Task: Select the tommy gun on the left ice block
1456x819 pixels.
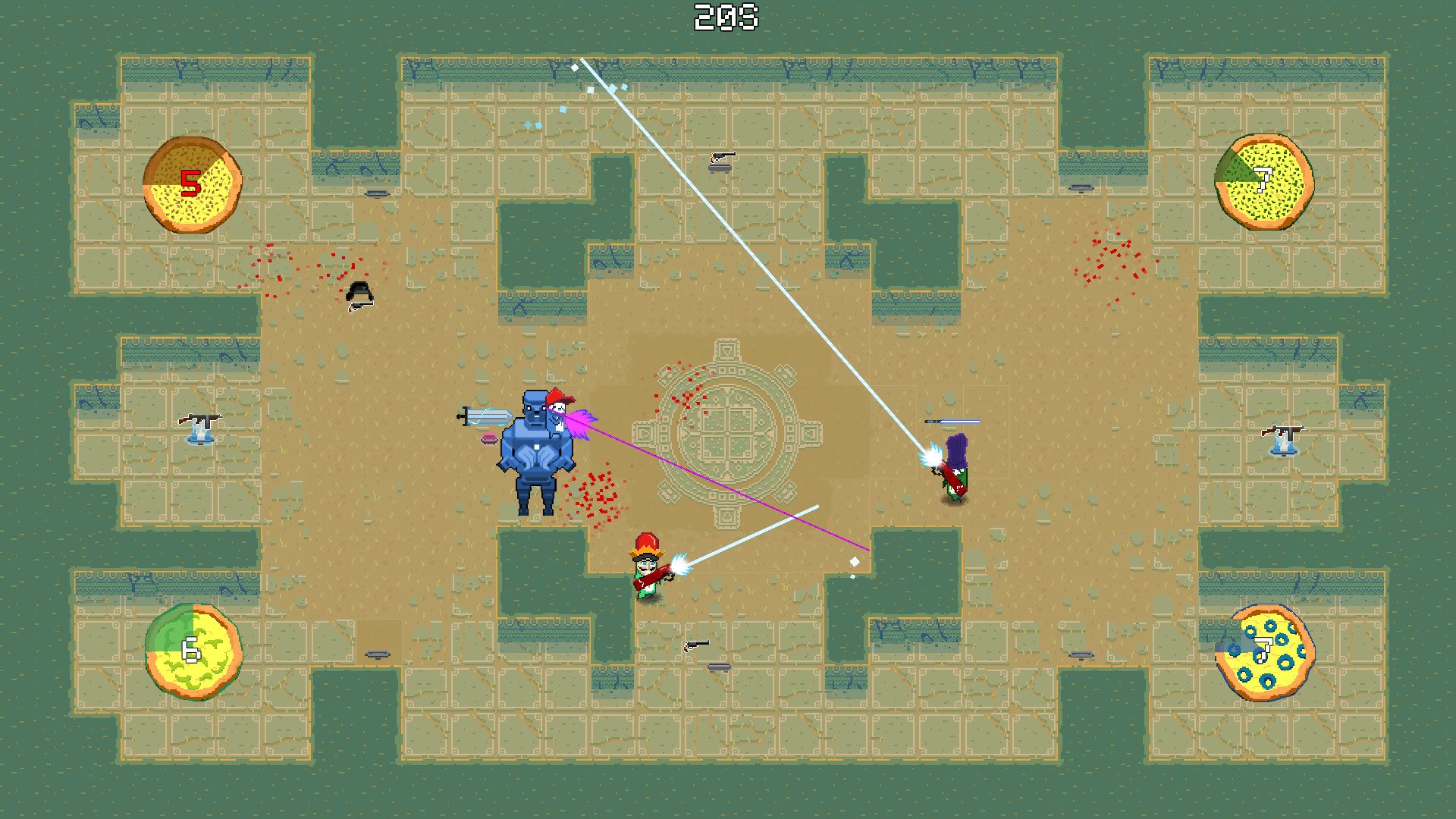Action: point(199,418)
